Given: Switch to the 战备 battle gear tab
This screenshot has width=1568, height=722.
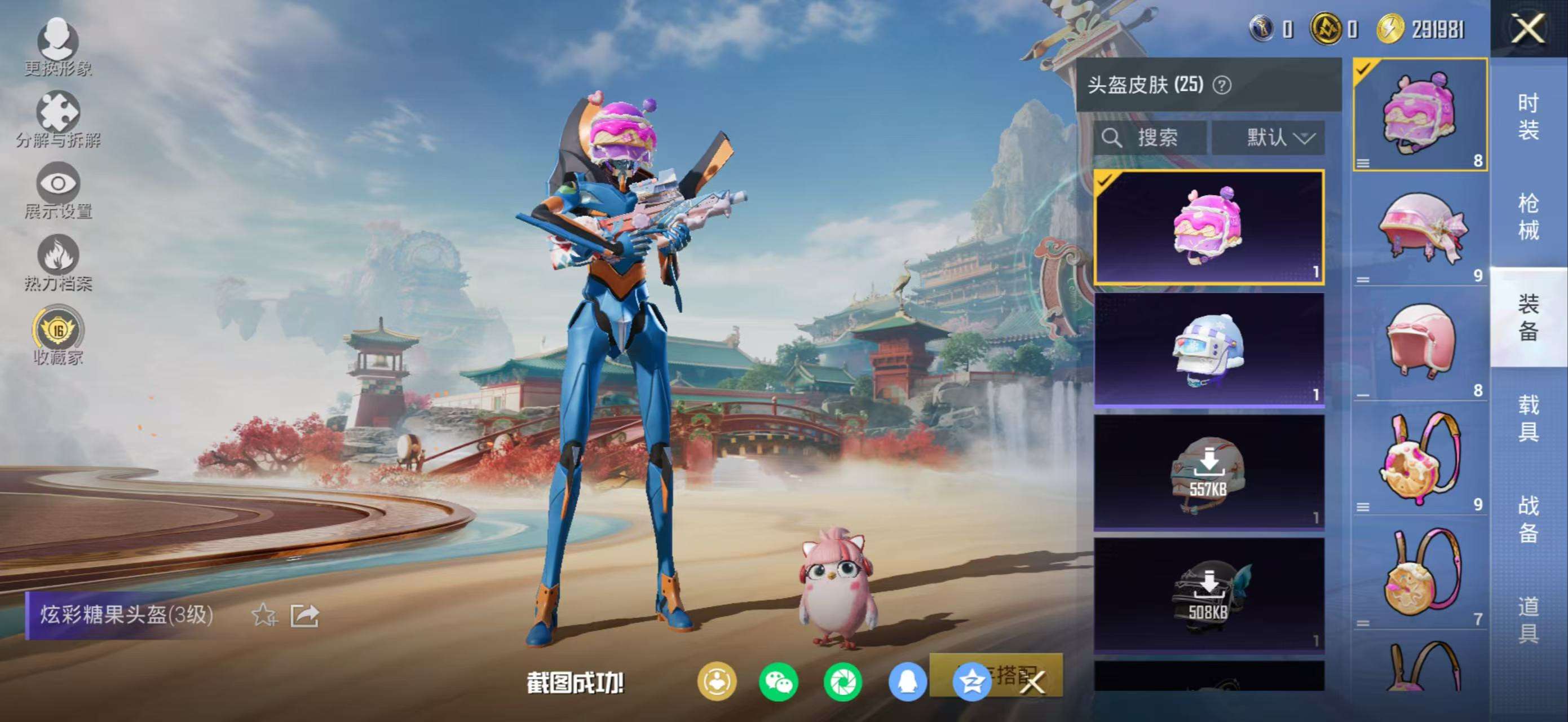Looking at the screenshot, I should [x=1528, y=519].
